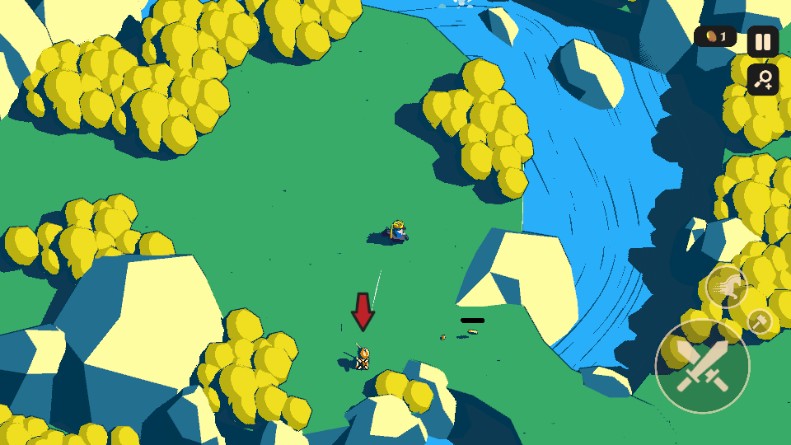Viewport: 791px width, 445px height.
Task: Activate the horse dash ability
Action: pos(727,288)
